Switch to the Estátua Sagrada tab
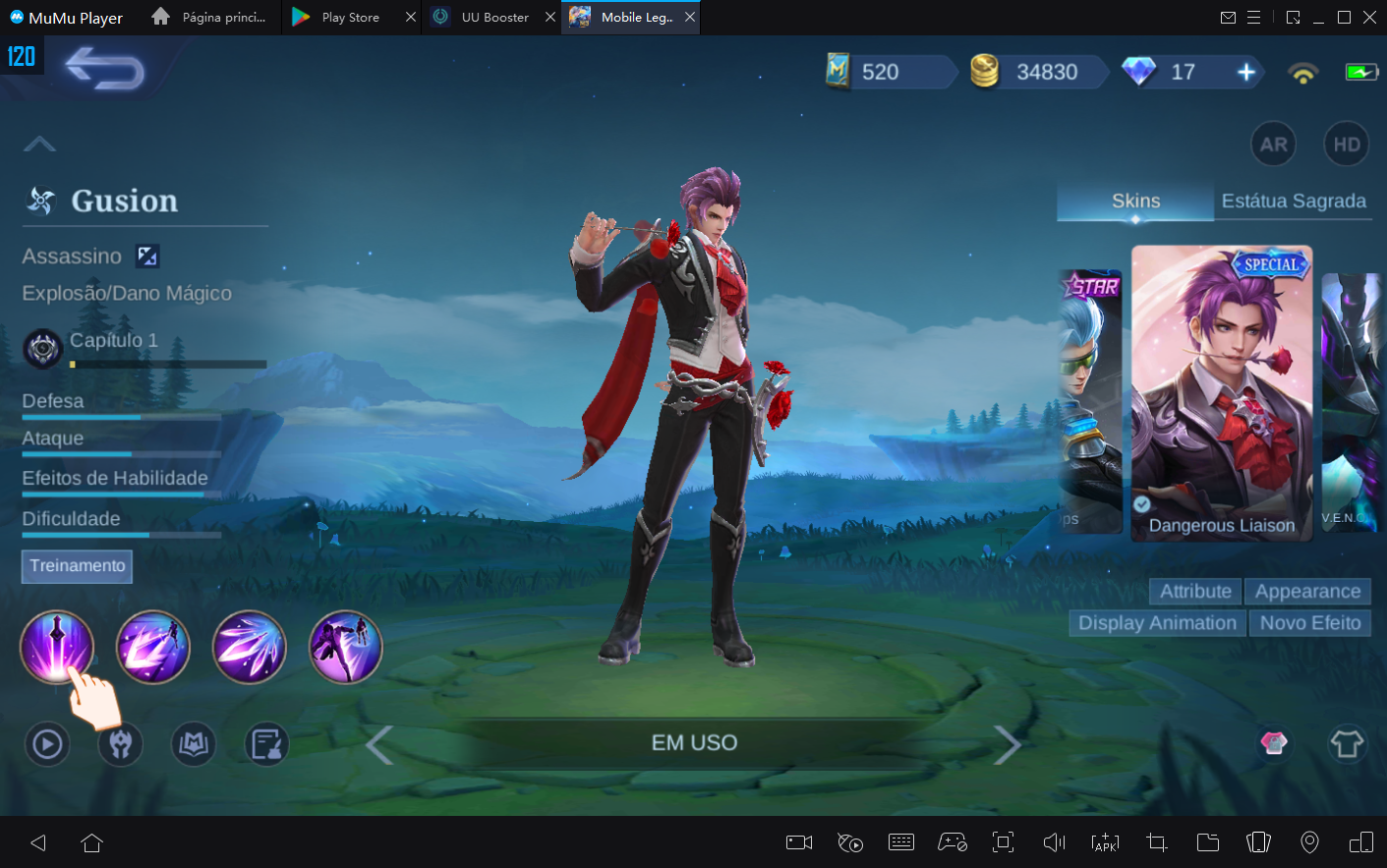This screenshot has width=1387, height=868. 1294,201
